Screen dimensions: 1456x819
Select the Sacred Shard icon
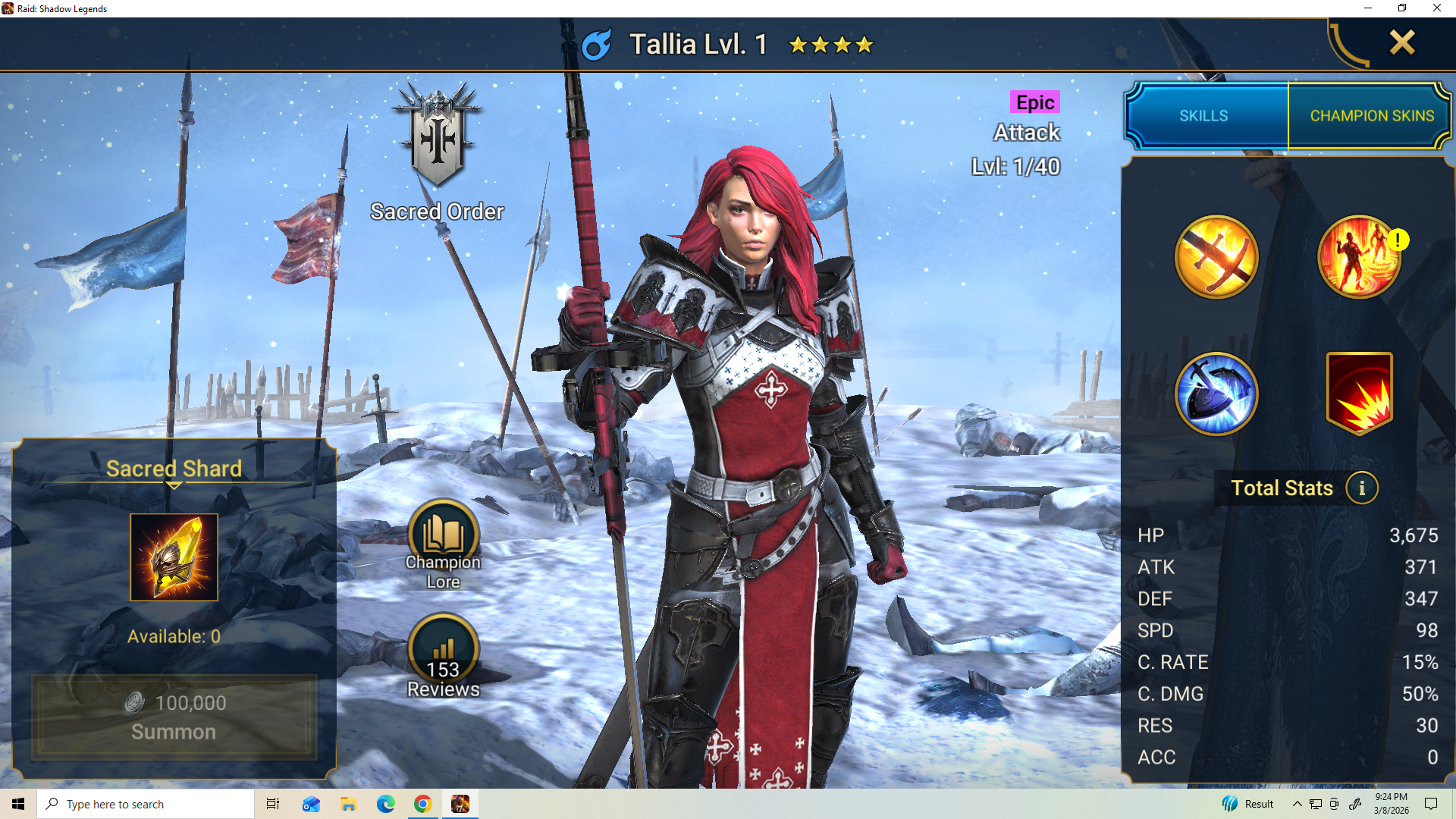pos(174,557)
